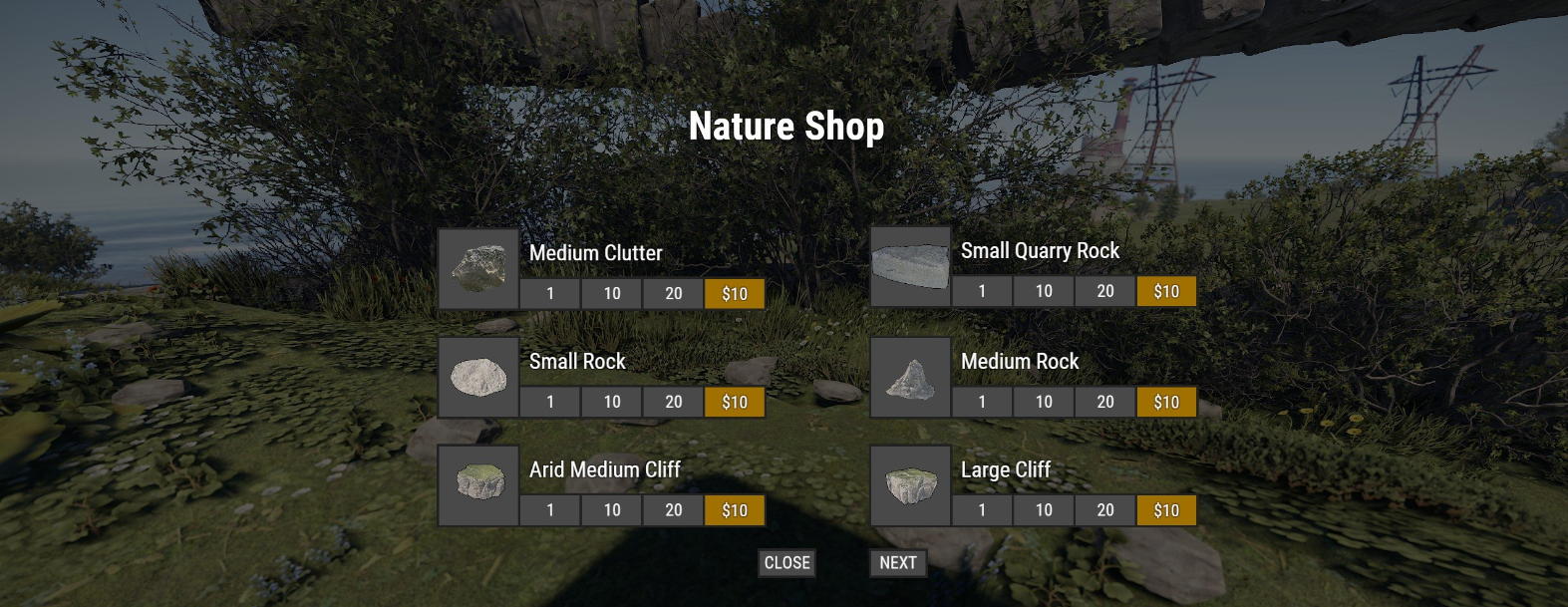Buy 1 Medium Clutter
The width and height of the screenshot is (1568, 607).
coord(549,294)
